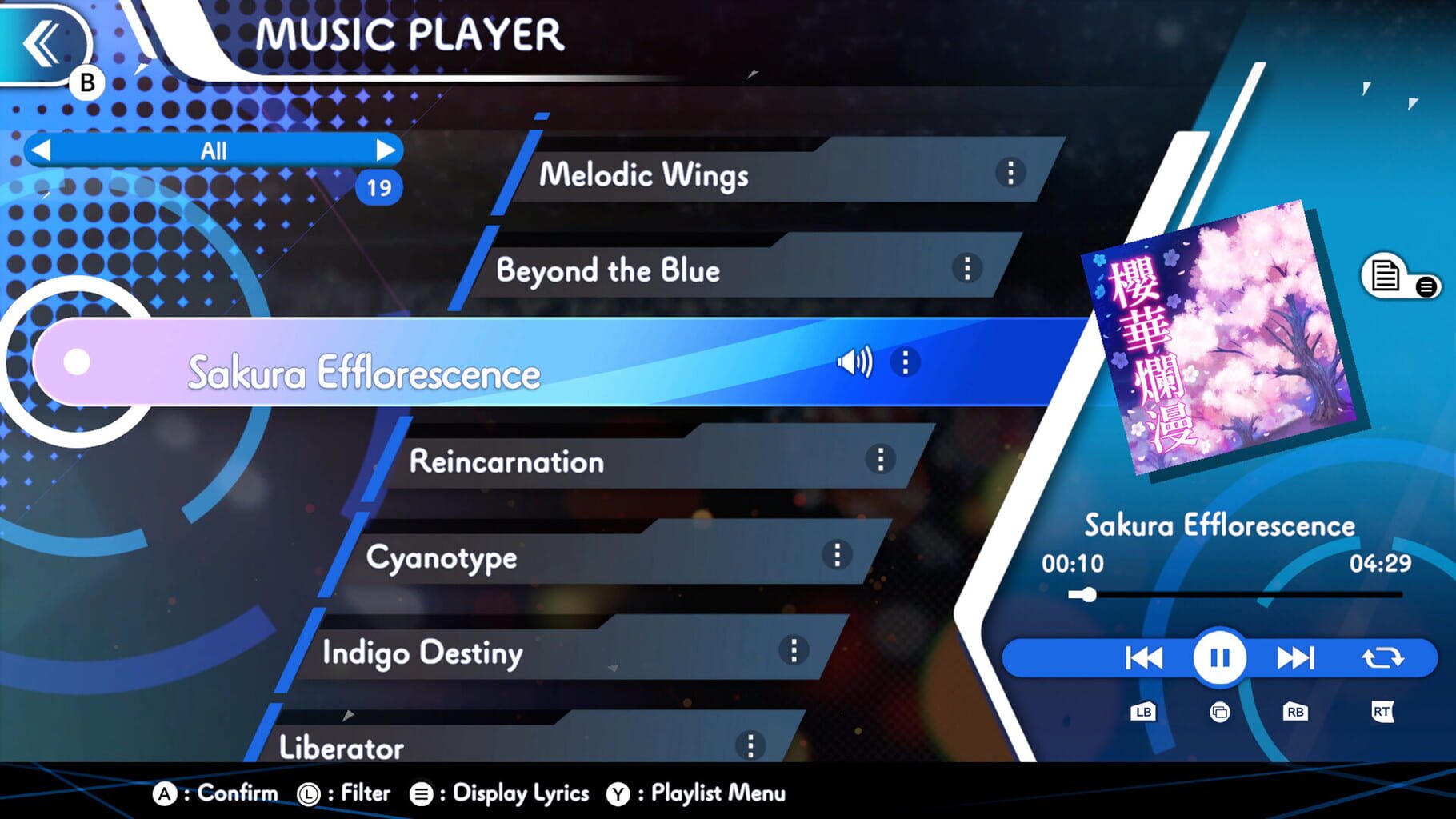Viewport: 1456px width, 819px height.
Task: Open options menu for Melodic Wings
Action: 1010,174
